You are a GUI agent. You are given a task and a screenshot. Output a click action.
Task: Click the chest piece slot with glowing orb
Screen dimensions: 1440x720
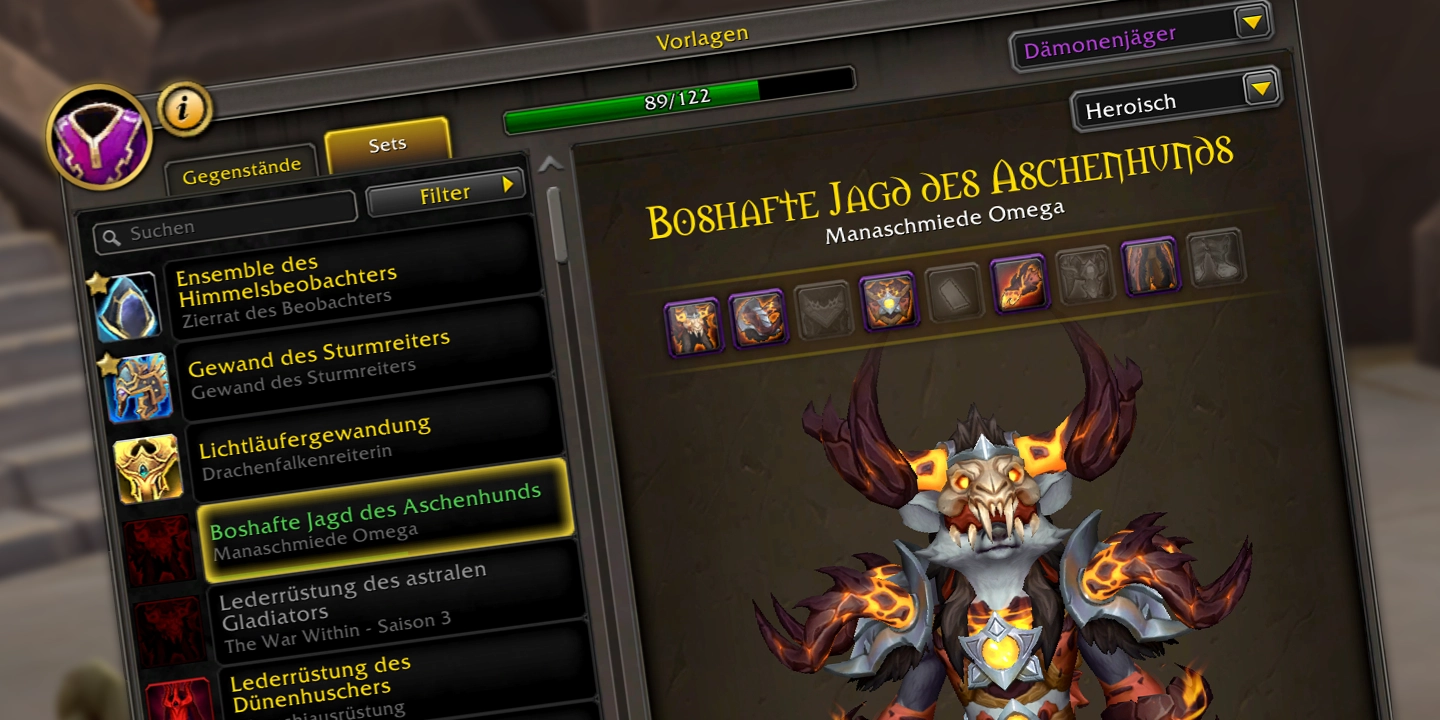[x=888, y=300]
